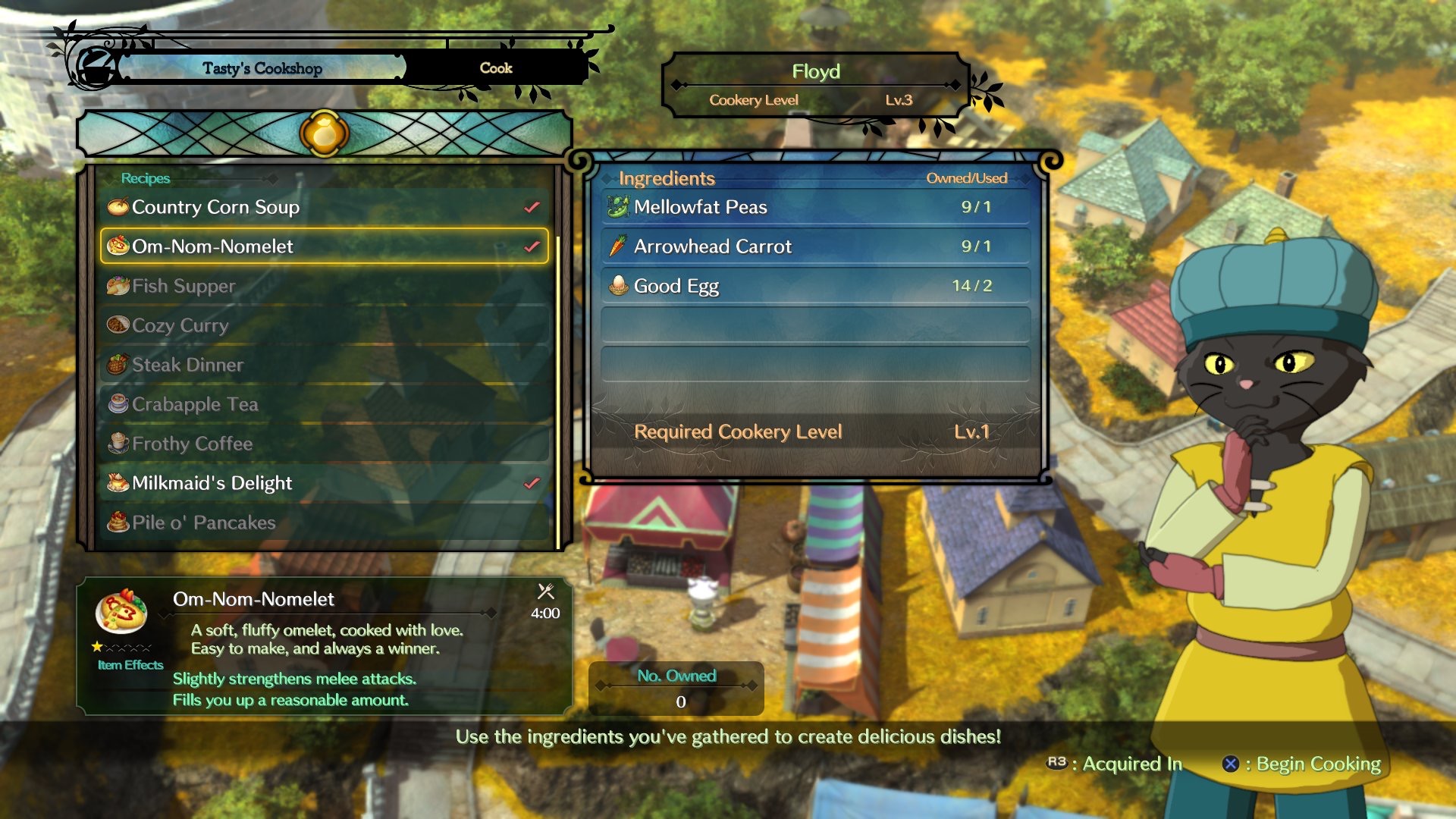Viewport: 1456px width, 819px height.
Task: Select the Crabapple Tea recipe
Action: [x=324, y=404]
